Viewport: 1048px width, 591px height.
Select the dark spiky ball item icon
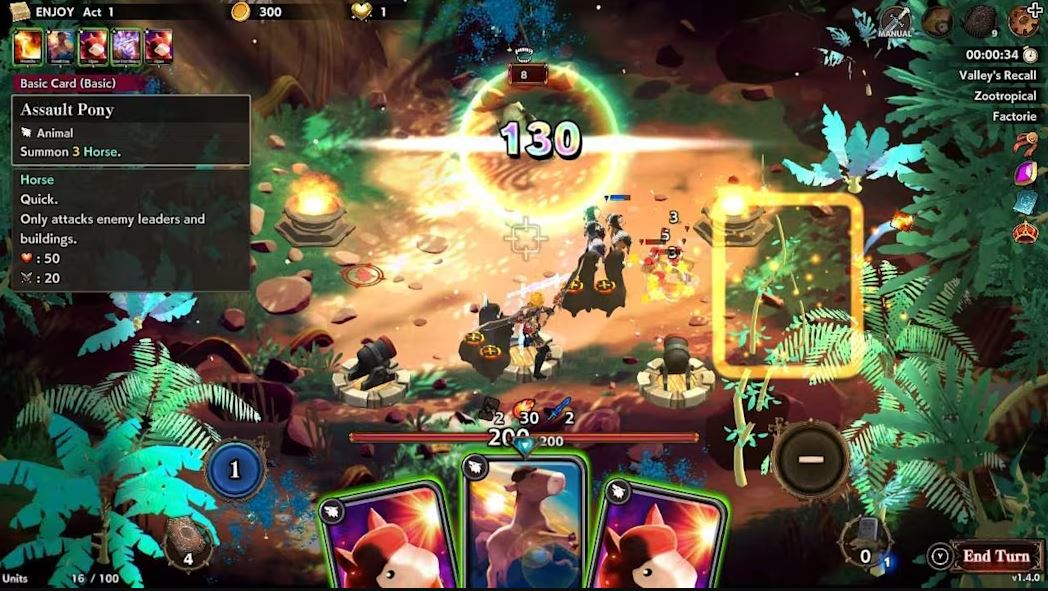pyautogui.click(x=979, y=21)
